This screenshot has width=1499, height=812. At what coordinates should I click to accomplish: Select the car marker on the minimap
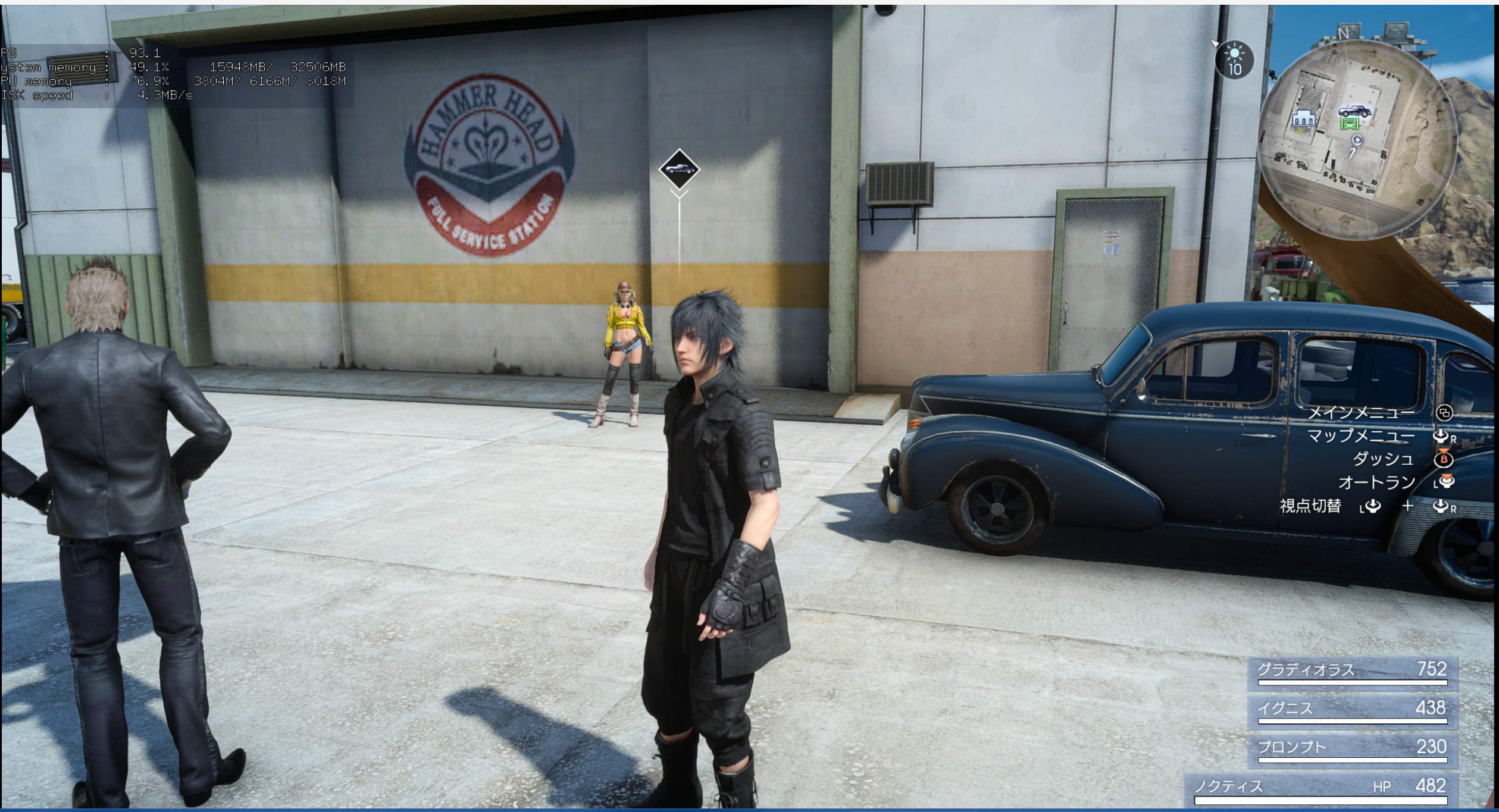(x=1354, y=111)
